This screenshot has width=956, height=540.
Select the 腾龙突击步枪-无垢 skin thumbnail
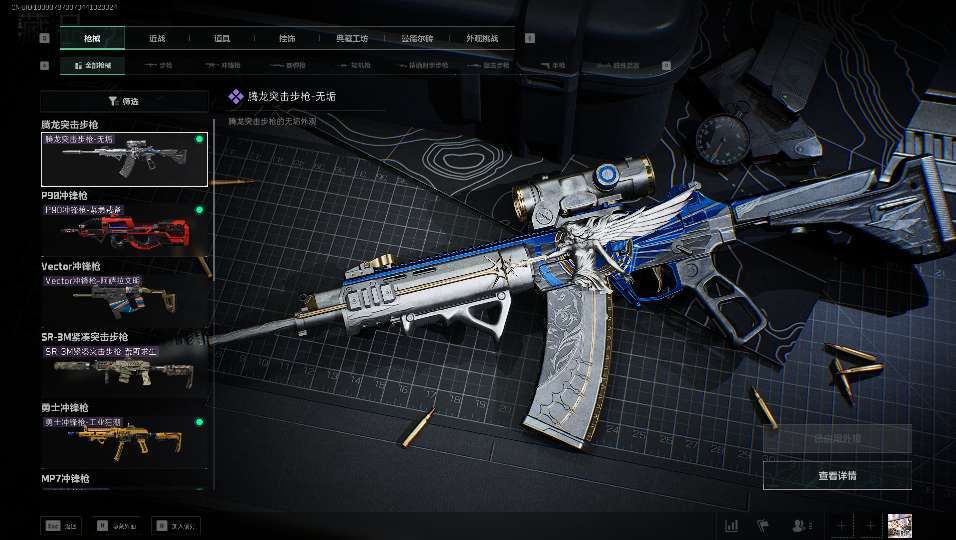pos(124,159)
